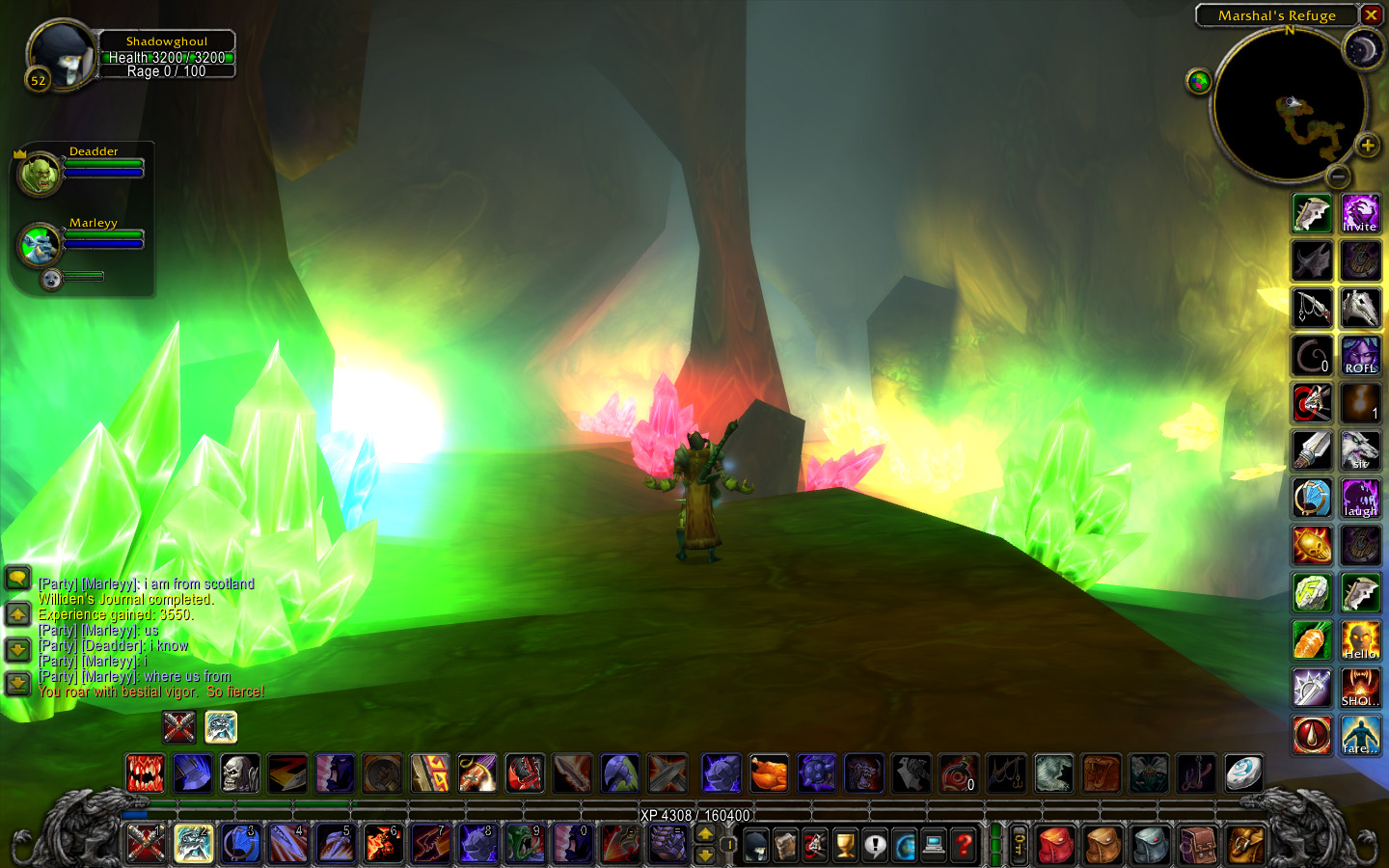The height and width of the screenshot is (868, 1389).
Task: Toggle the minimap tracking button
Action: point(1198,82)
